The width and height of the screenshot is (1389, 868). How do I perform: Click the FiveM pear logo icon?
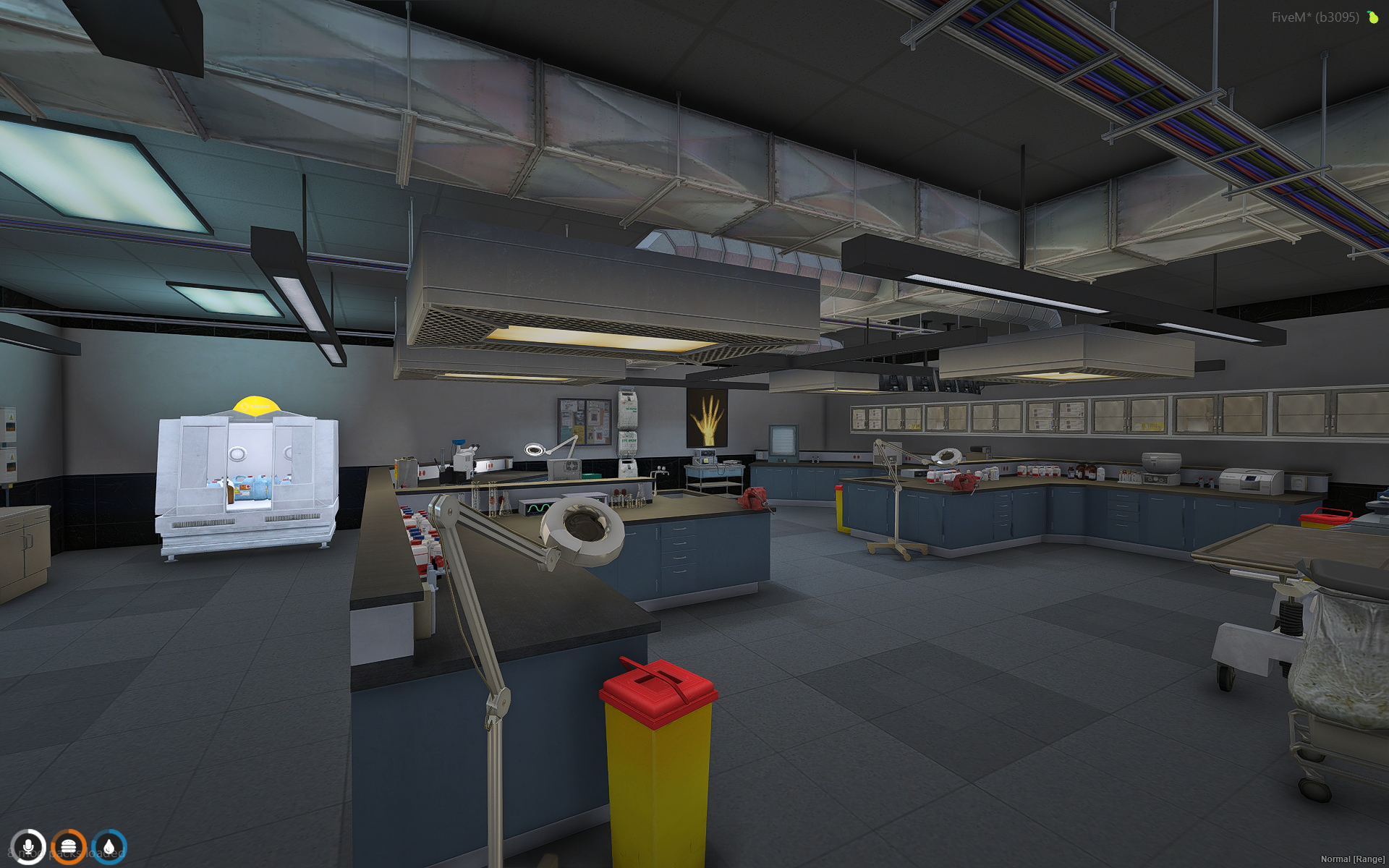[1372, 17]
